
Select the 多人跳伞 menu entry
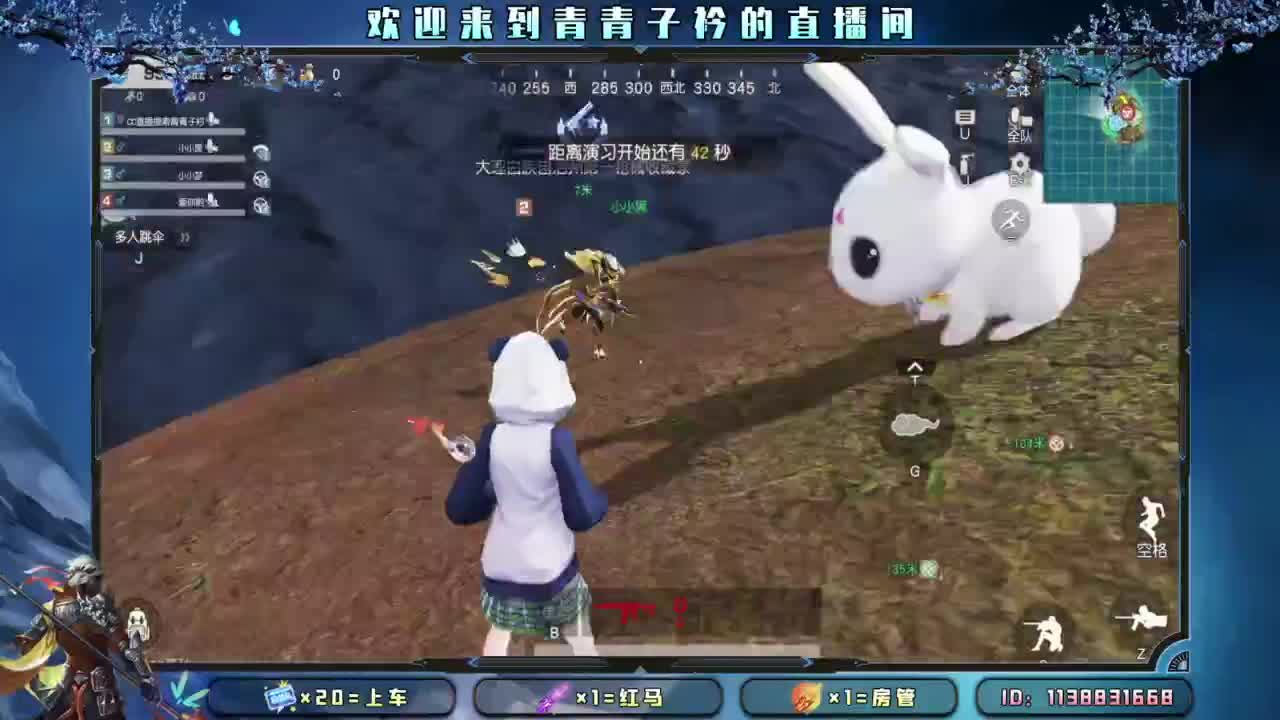(140, 237)
